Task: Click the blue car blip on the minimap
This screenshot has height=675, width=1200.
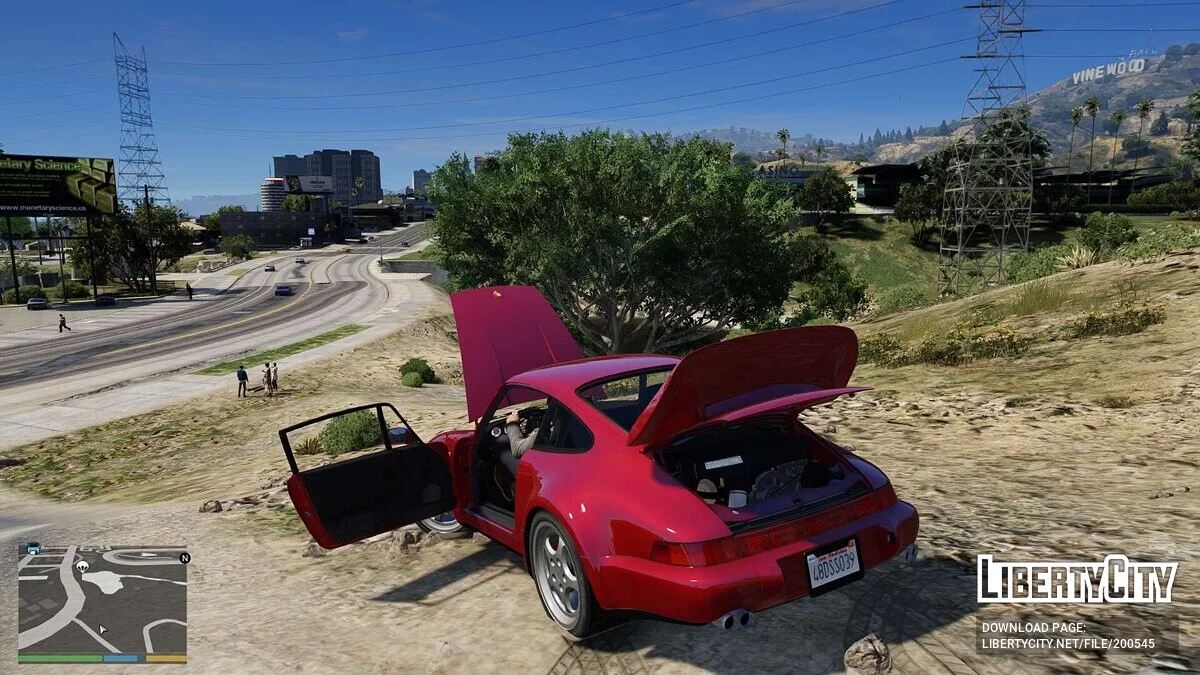Action: 34,548
